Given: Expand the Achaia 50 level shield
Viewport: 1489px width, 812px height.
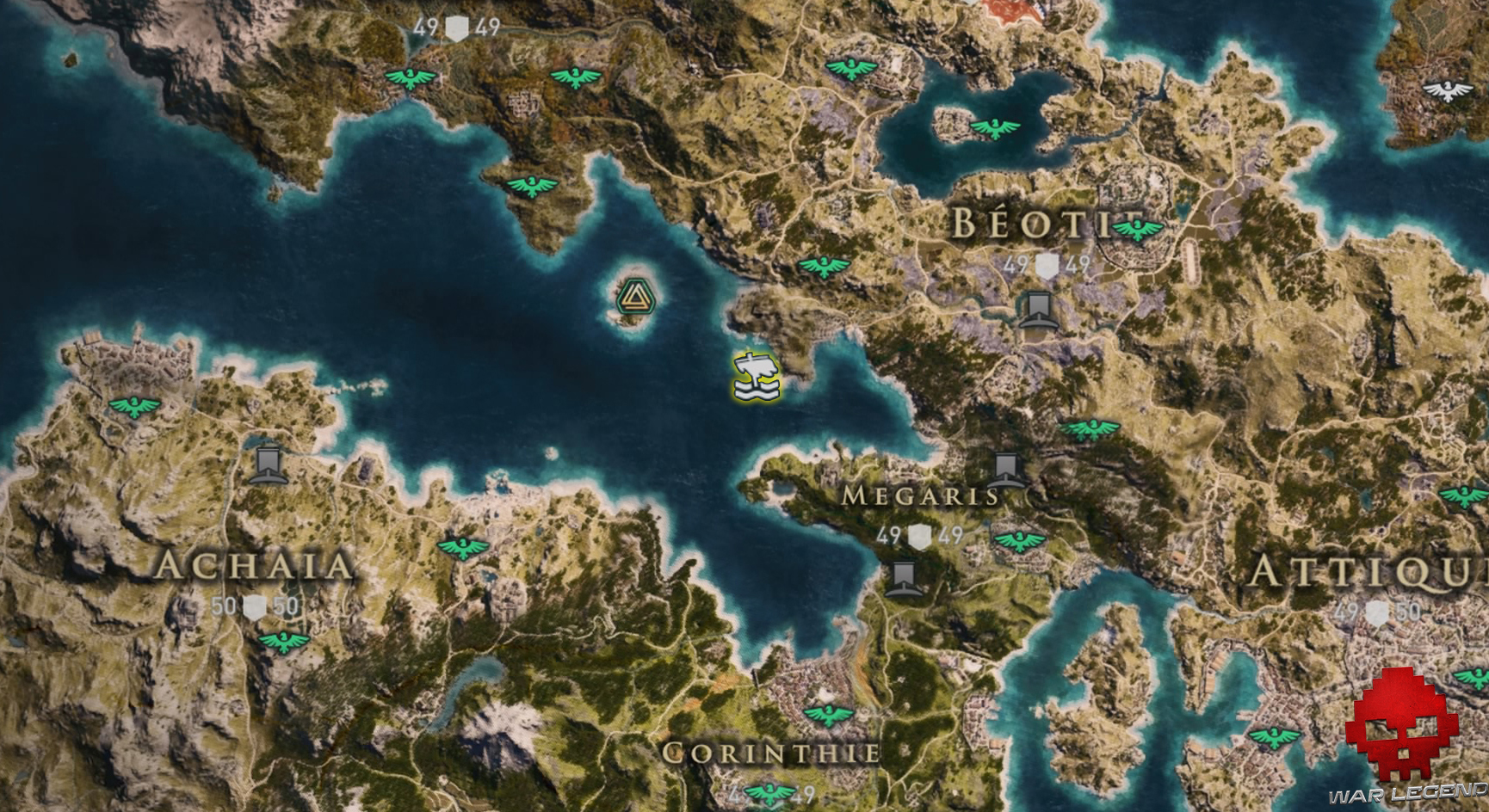Looking at the screenshot, I should (256, 606).
